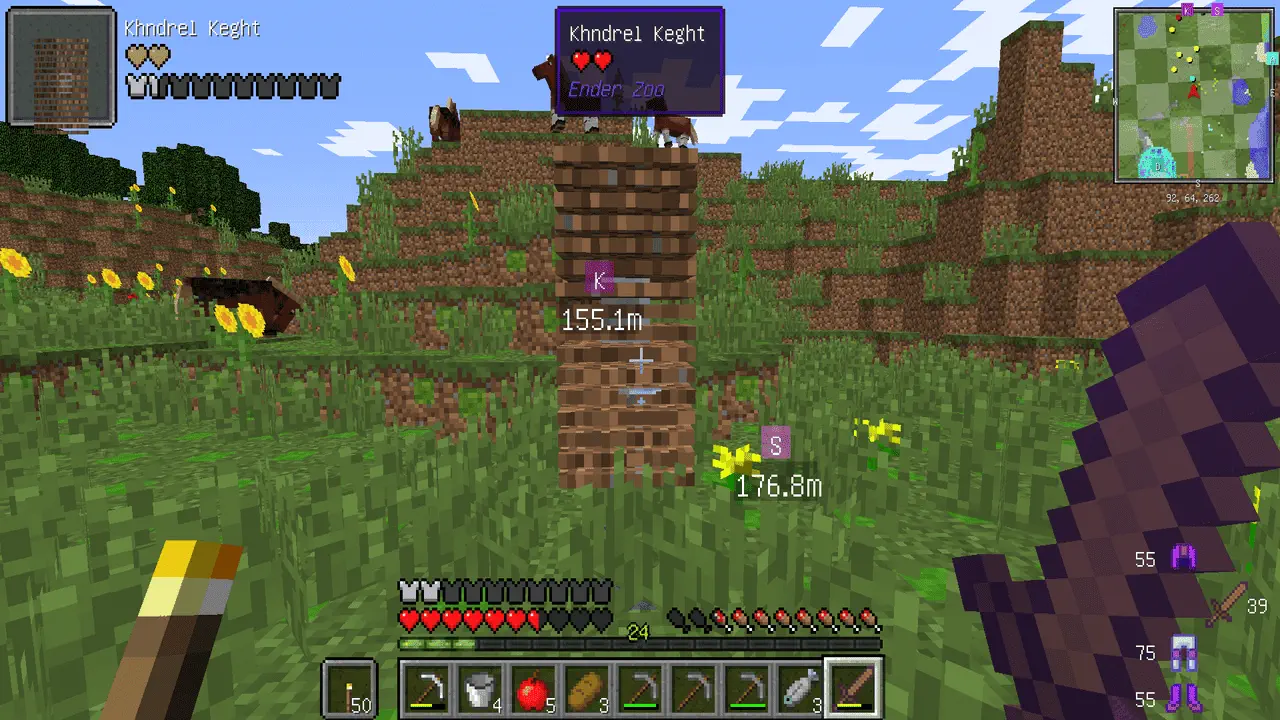The height and width of the screenshot is (720, 1280).
Task: Open the minimap
Action: point(1194,96)
